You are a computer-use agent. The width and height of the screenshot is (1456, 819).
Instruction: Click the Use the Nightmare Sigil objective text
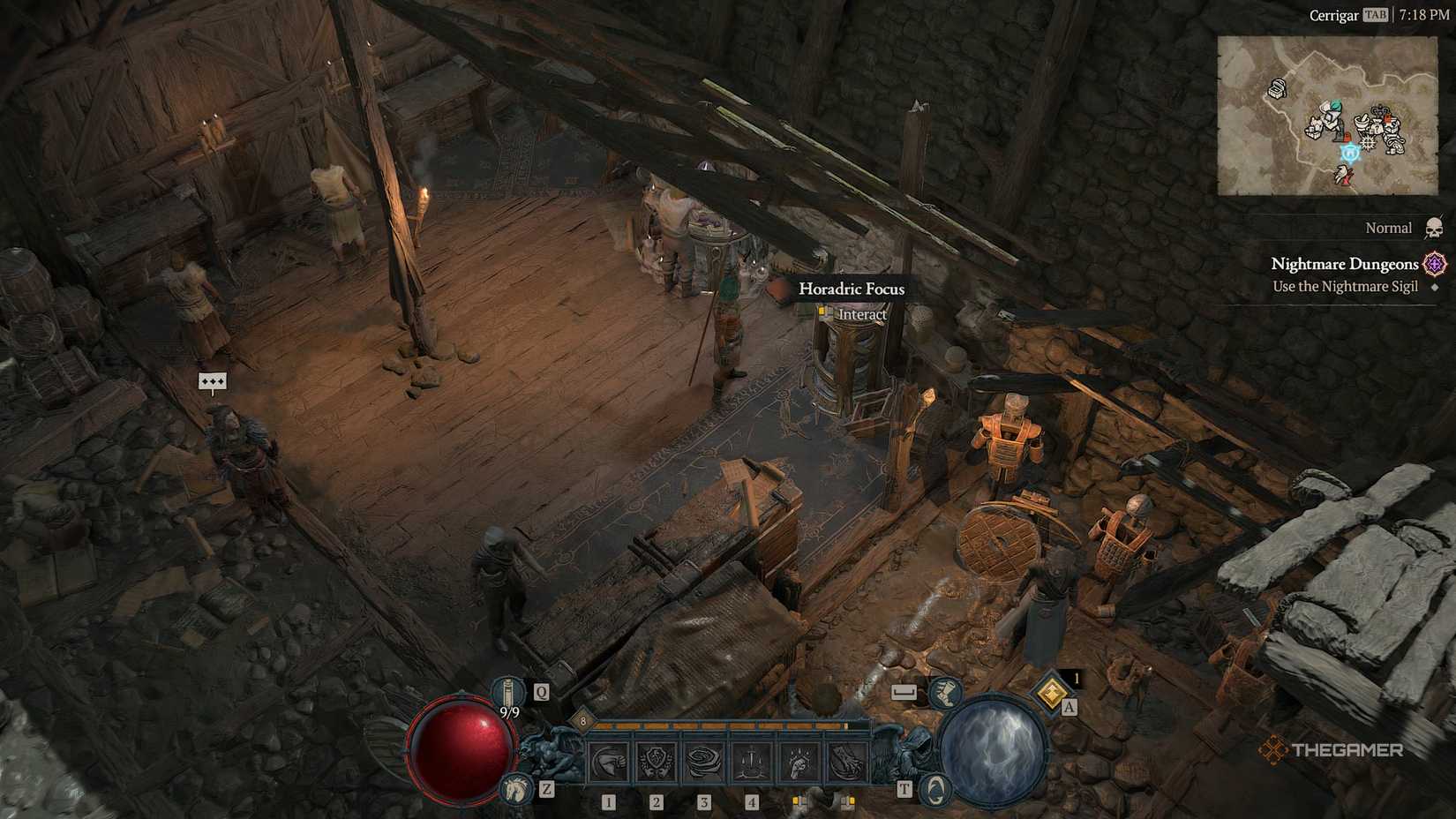1343,286
